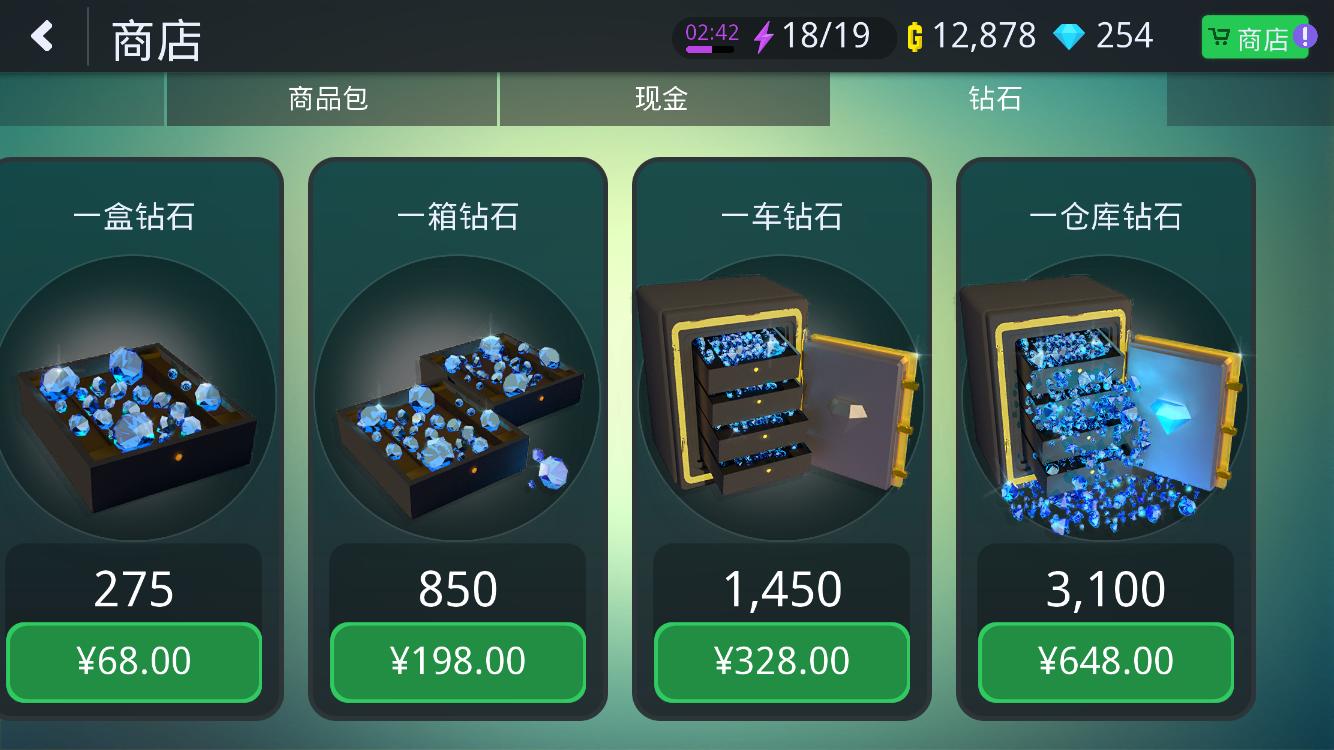Click the double tray image of 一箱钻石
This screenshot has width=1334, height=750.
458,400
